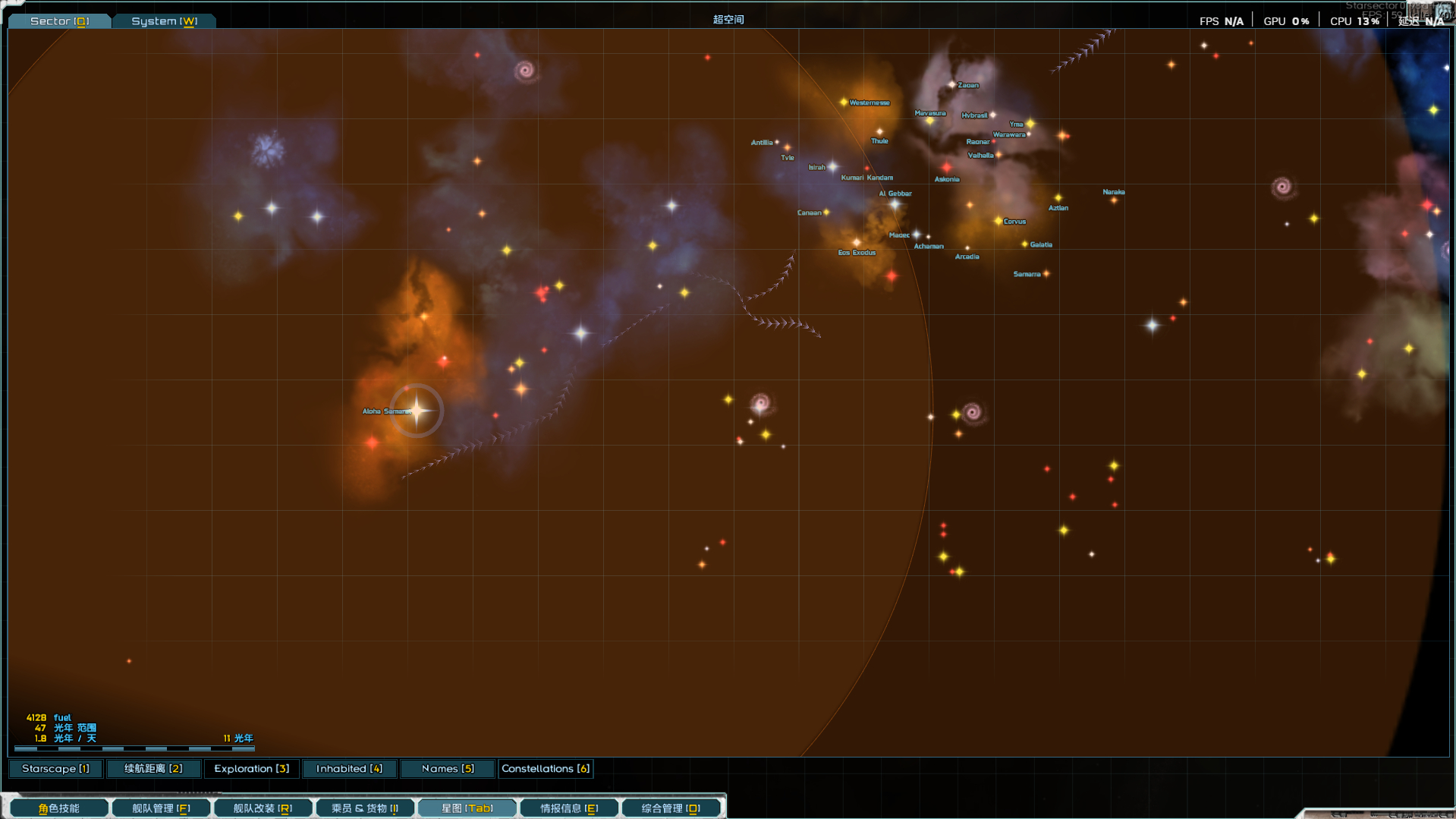Switch to the System map tab

tap(164, 21)
